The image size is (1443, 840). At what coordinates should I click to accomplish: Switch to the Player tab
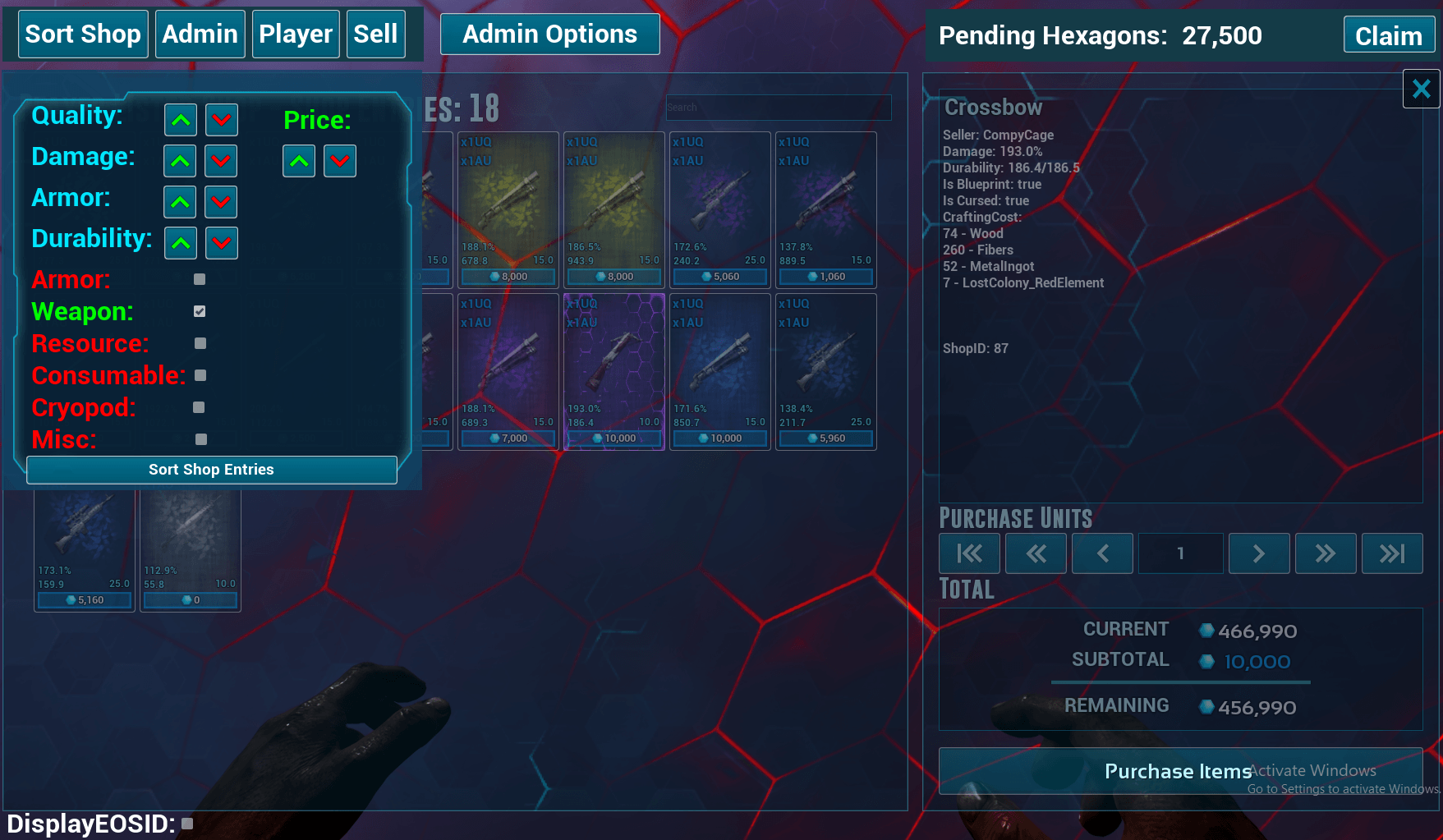(296, 34)
